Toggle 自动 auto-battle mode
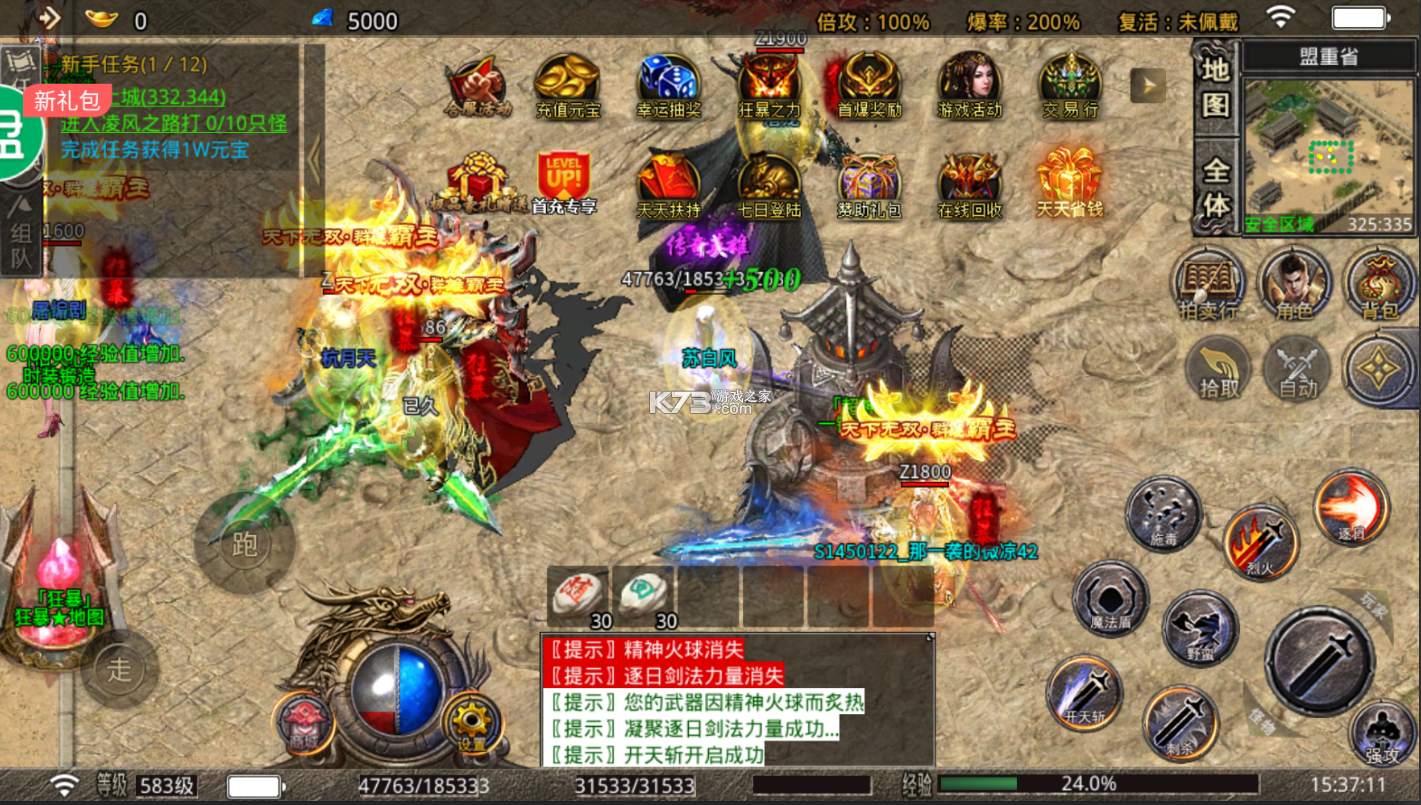Image resolution: width=1421 pixels, height=805 pixels. [x=1297, y=370]
